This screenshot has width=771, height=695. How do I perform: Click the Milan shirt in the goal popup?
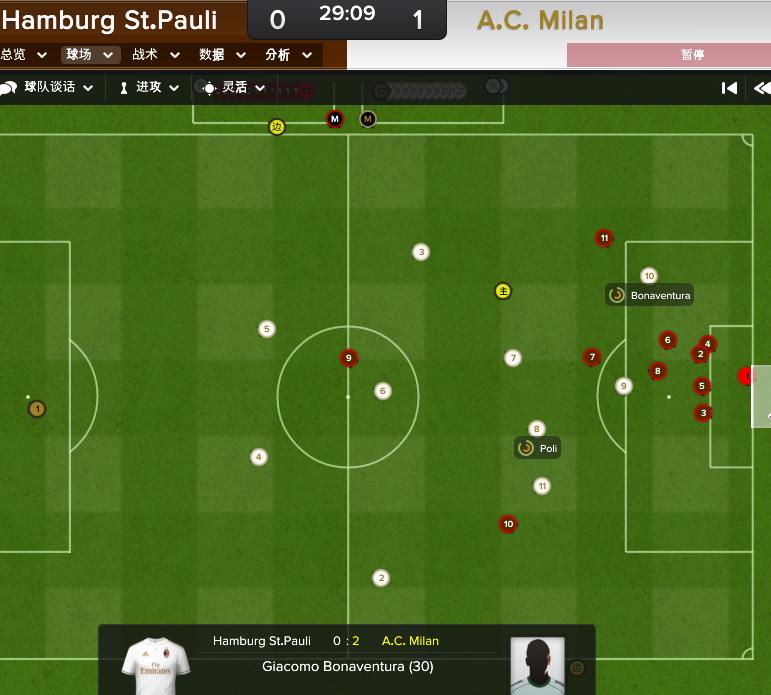tap(154, 666)
